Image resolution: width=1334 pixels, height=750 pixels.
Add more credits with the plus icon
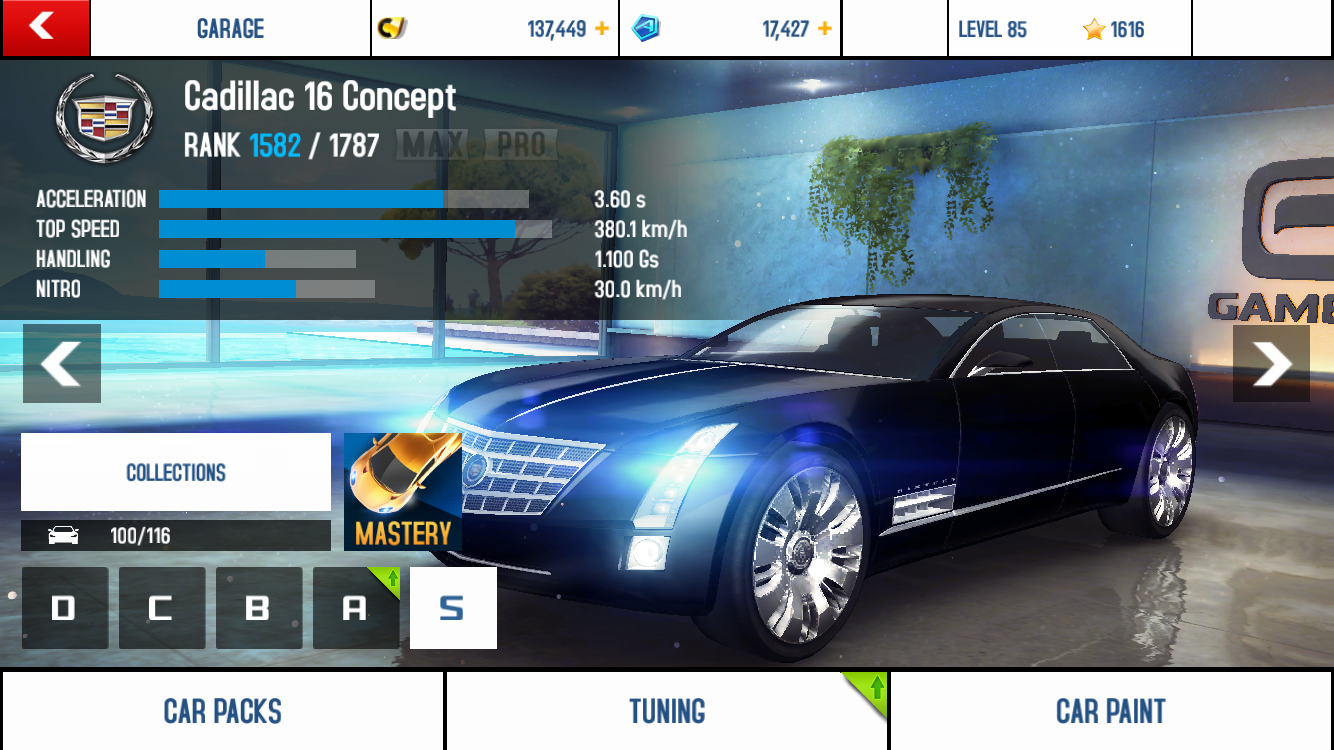click(x=602, y=29)
